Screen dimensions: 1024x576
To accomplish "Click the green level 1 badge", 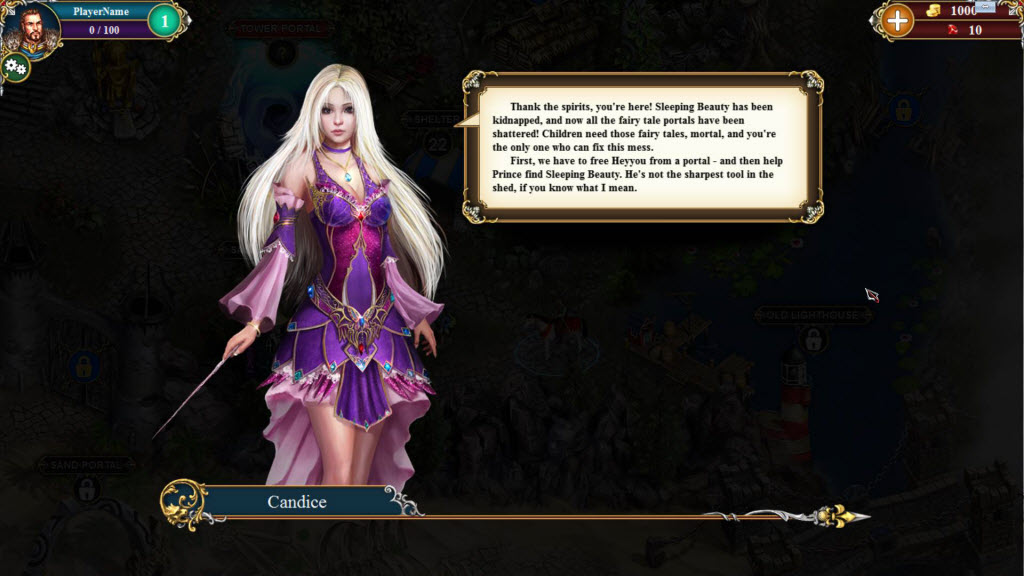I will pos(165,21).
